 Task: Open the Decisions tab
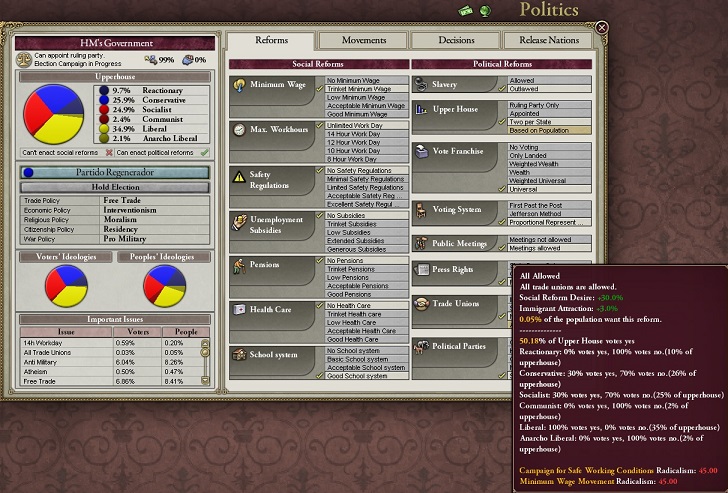click(x=457, y=40)
